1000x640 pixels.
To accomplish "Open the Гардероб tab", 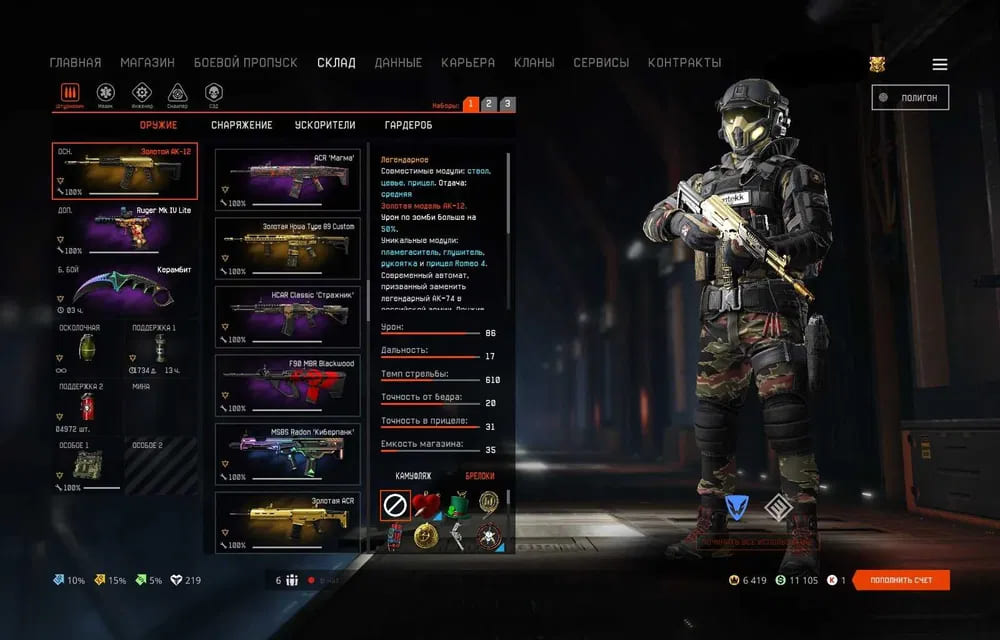I will 408,125.
